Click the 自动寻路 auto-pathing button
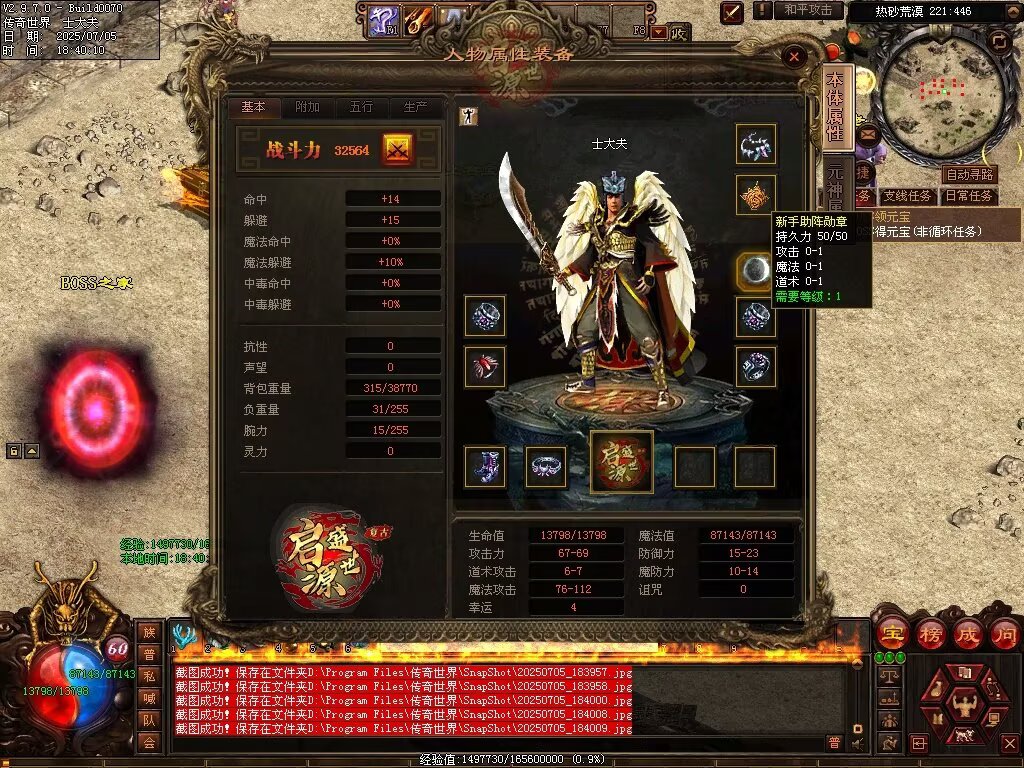 tap(969, 175)
